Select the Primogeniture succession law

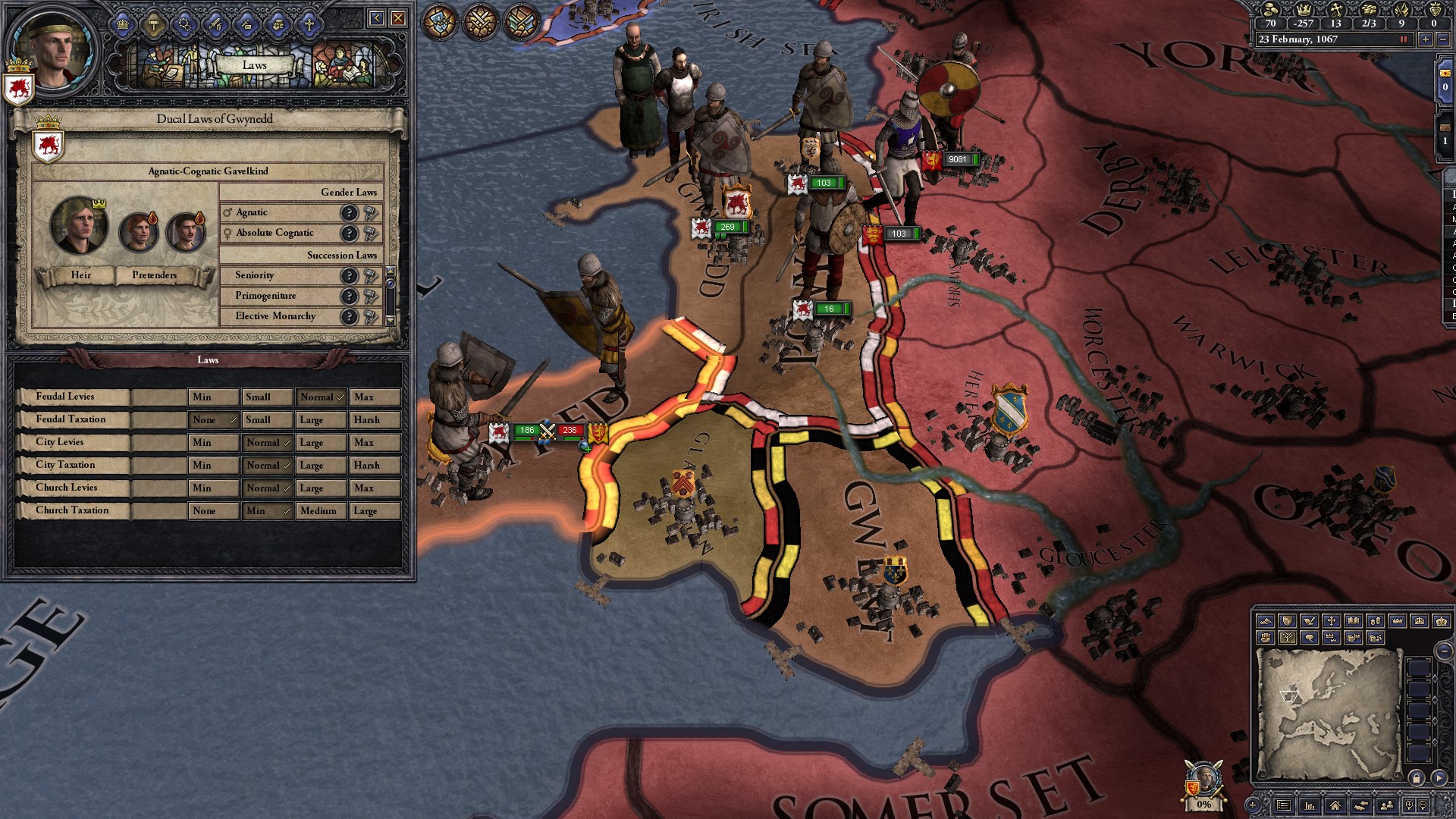click(265, 296)
